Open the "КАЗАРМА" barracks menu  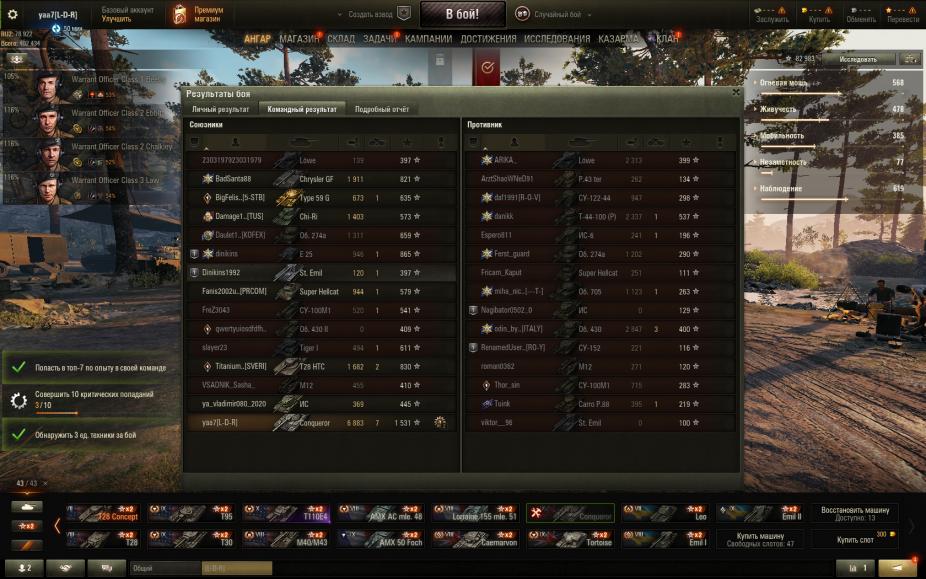[x=618, y=39]
